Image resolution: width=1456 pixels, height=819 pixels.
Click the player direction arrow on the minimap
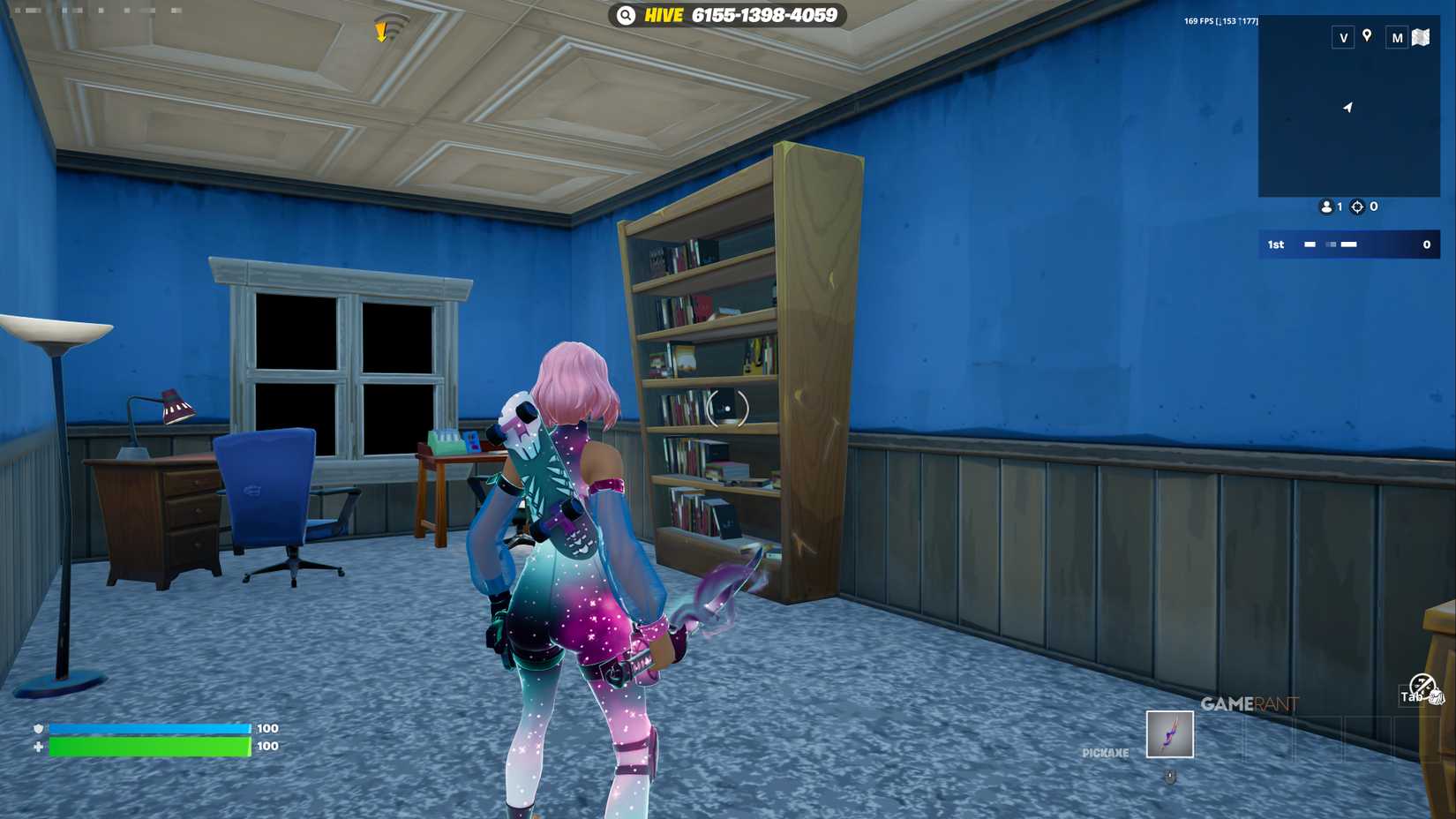(1347, 107)
